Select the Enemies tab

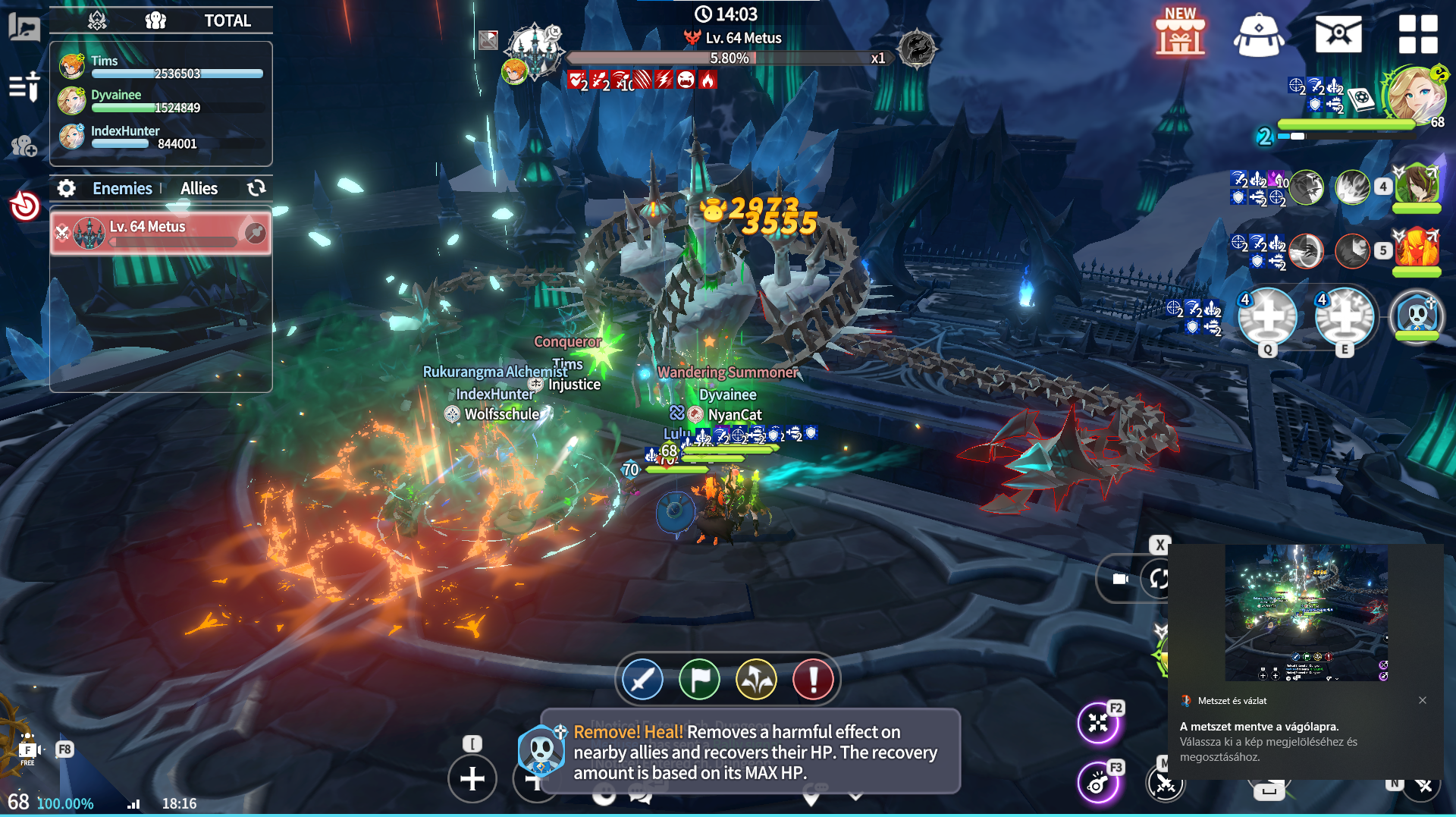tap(122, 188)
